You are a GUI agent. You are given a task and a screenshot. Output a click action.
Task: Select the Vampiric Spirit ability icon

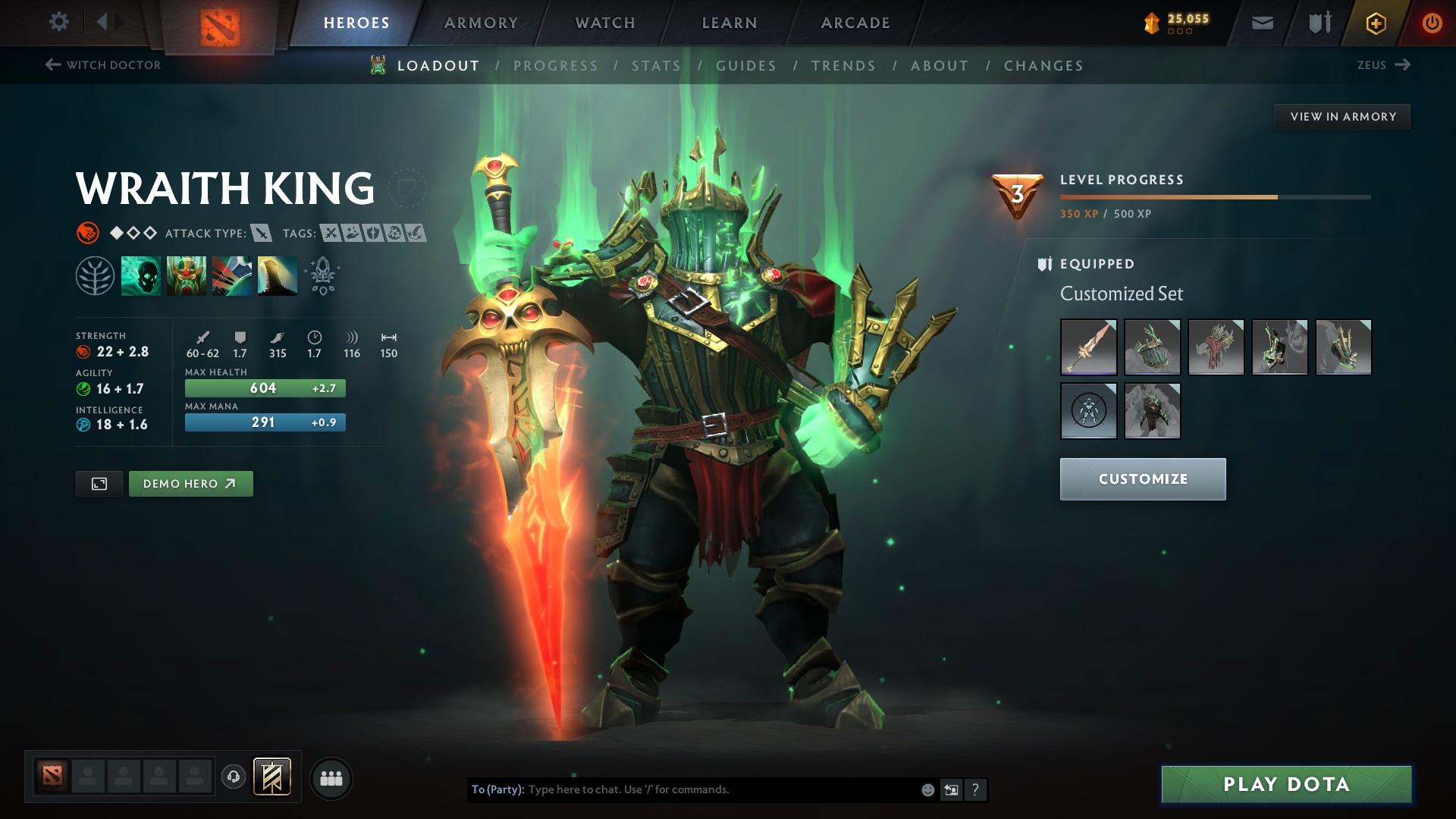click(186, 275)
